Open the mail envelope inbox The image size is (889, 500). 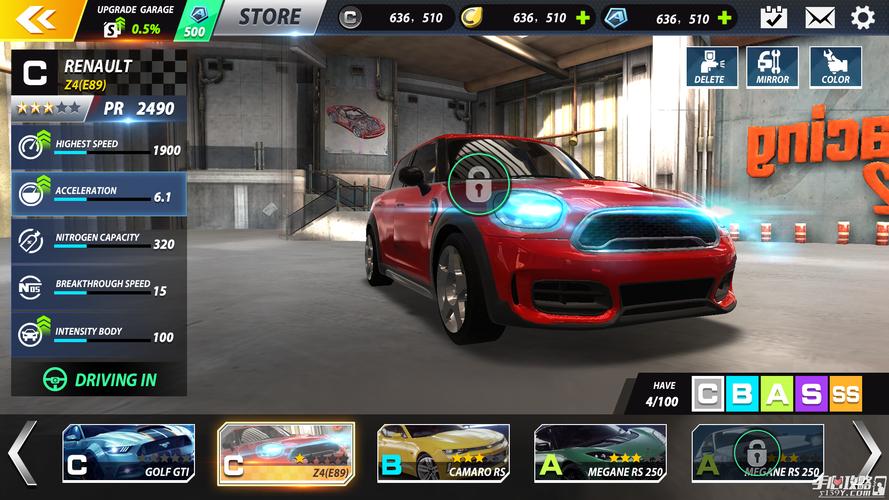[x=820, y=17]
